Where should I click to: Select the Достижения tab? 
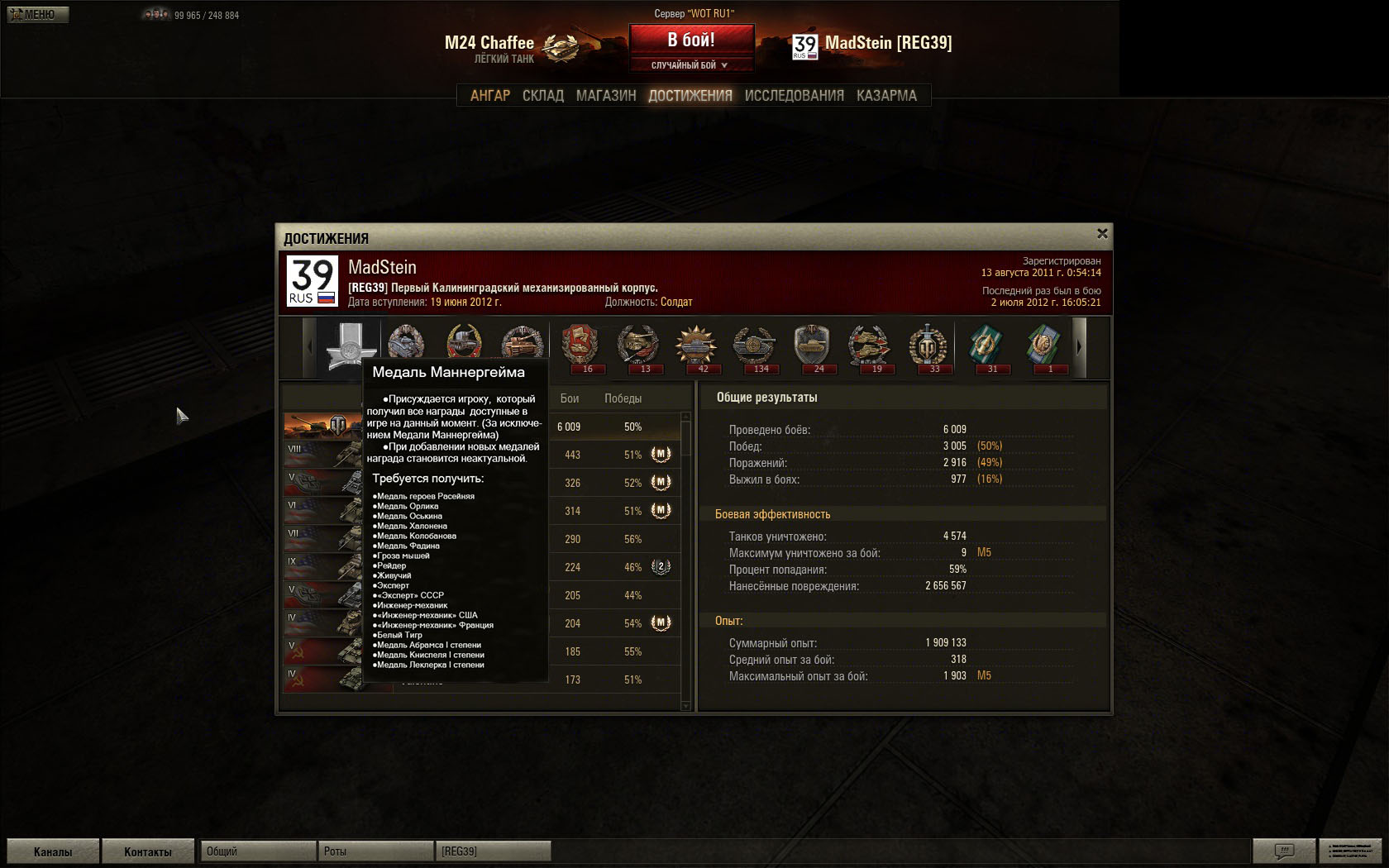point(690,96)
